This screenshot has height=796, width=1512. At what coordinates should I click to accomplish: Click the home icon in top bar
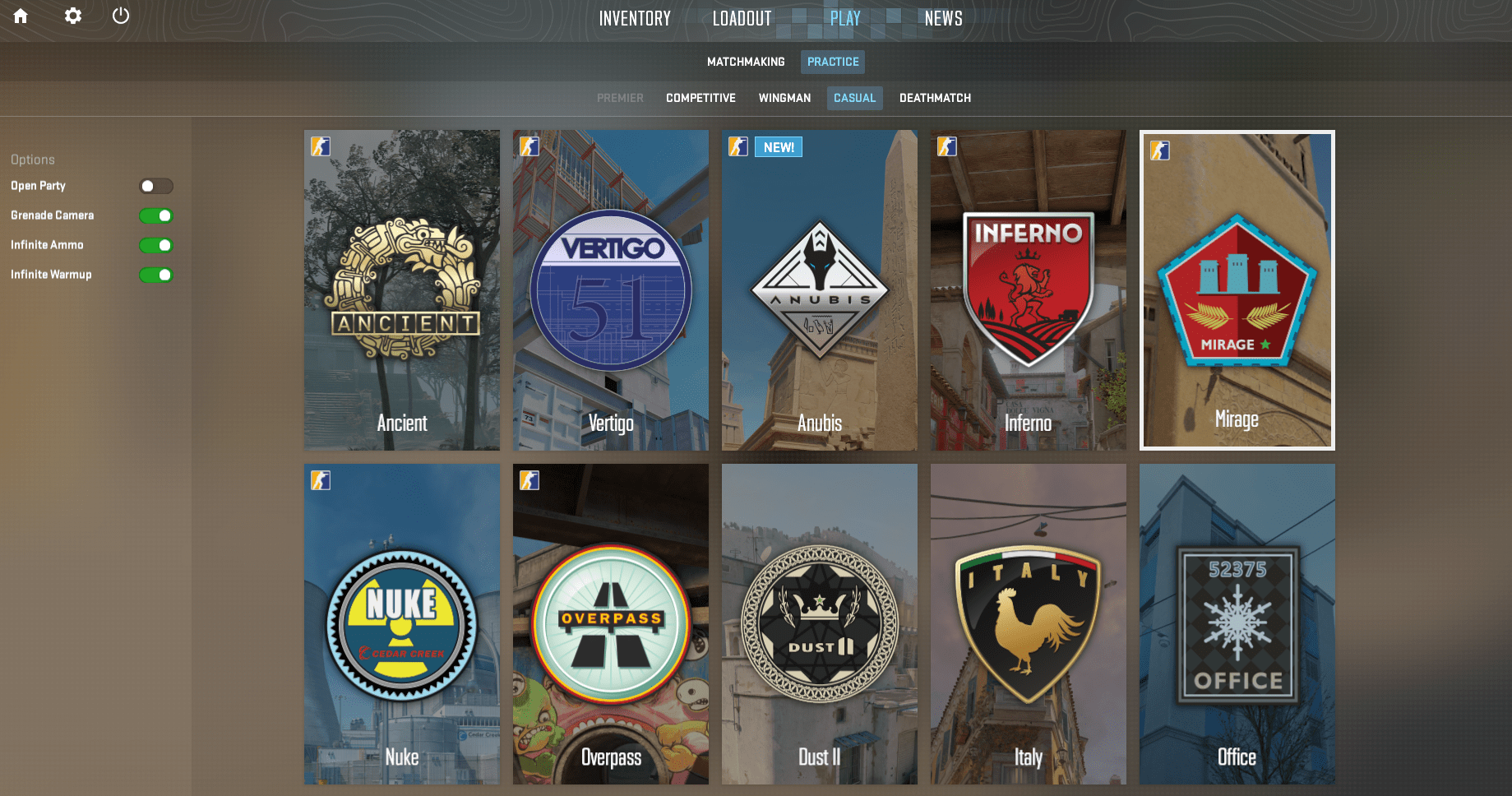20,16
